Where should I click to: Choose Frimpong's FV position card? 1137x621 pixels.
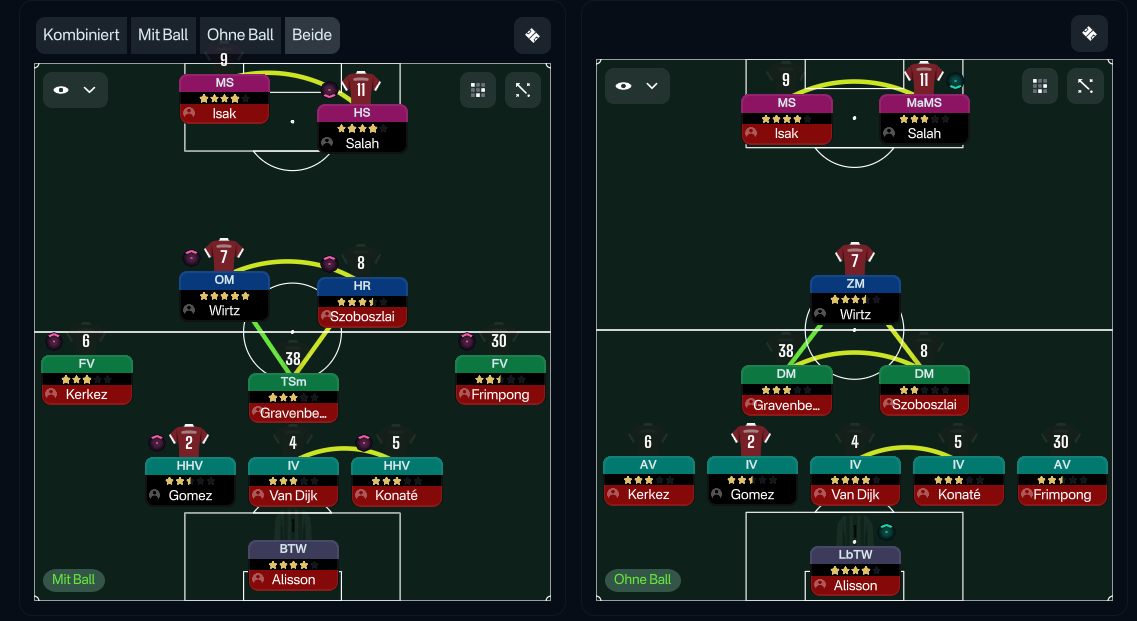click(x=500, y=379)
